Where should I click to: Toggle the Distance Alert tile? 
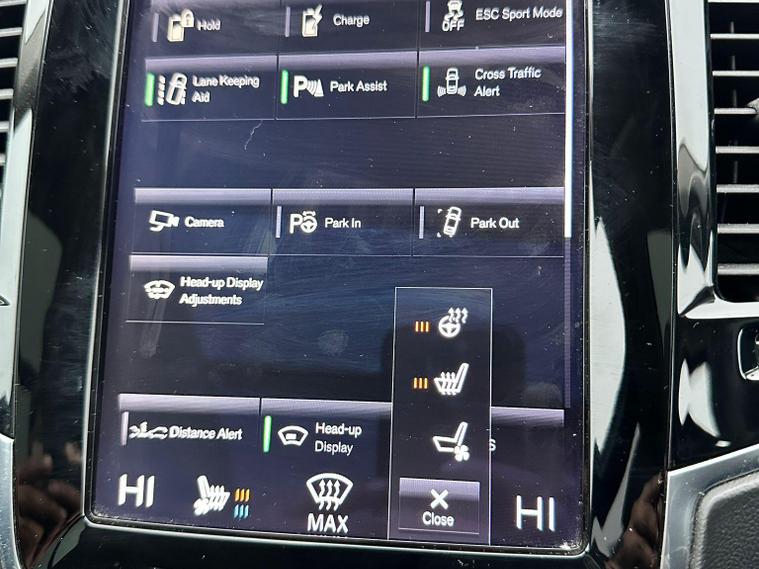189,432
